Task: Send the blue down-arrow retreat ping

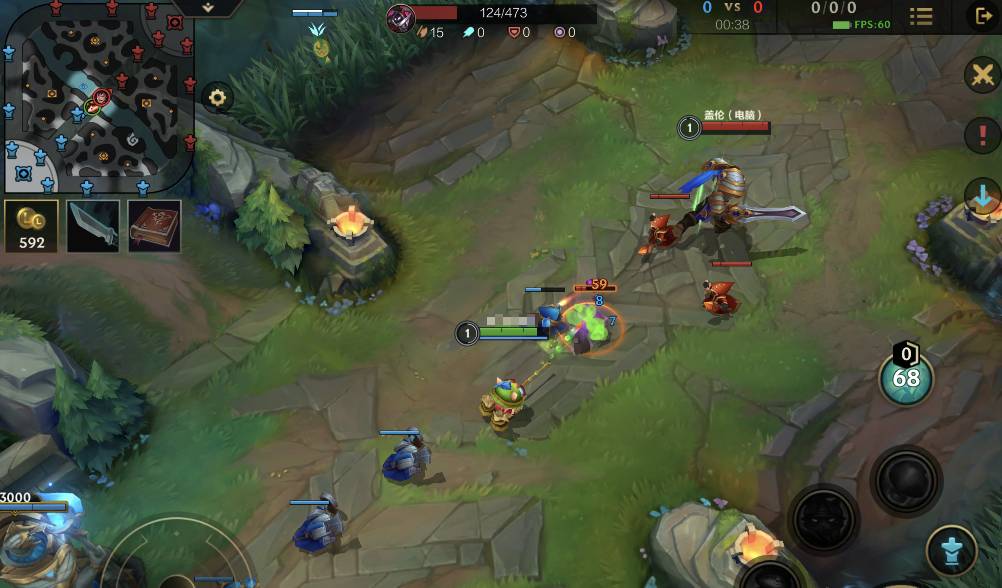Action: coord(983,196)
